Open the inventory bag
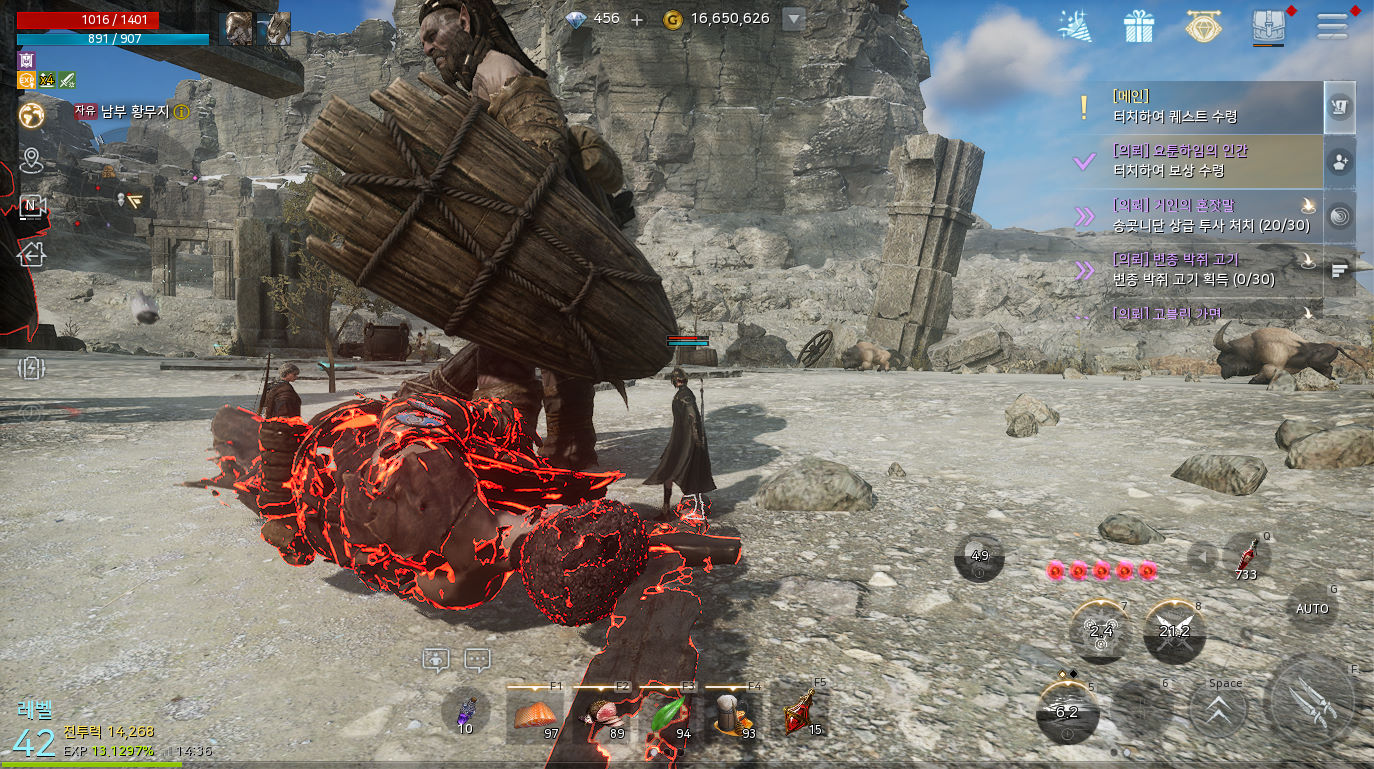Viewport: 1374px width, 769px height. (x=1268, y=26)
